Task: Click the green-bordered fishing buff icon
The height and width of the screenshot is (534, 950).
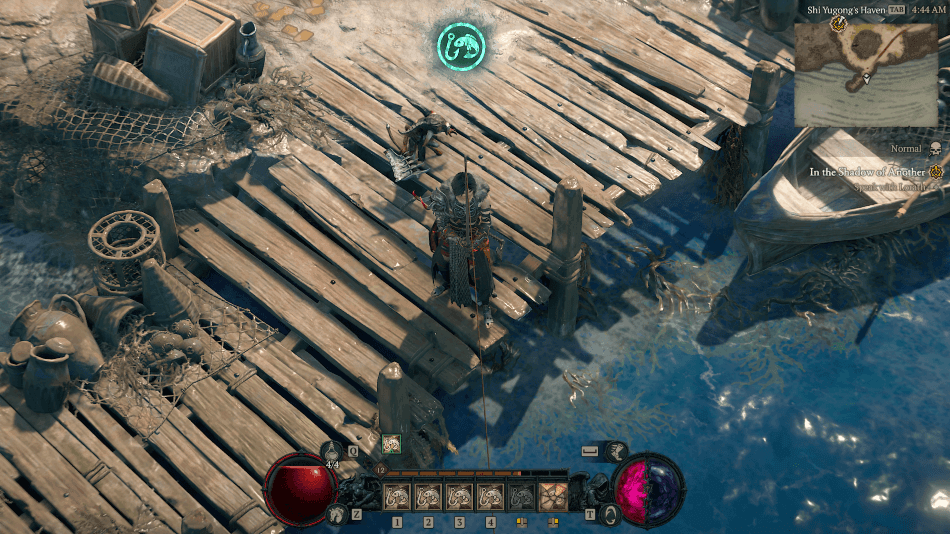Action: [391, 443]
